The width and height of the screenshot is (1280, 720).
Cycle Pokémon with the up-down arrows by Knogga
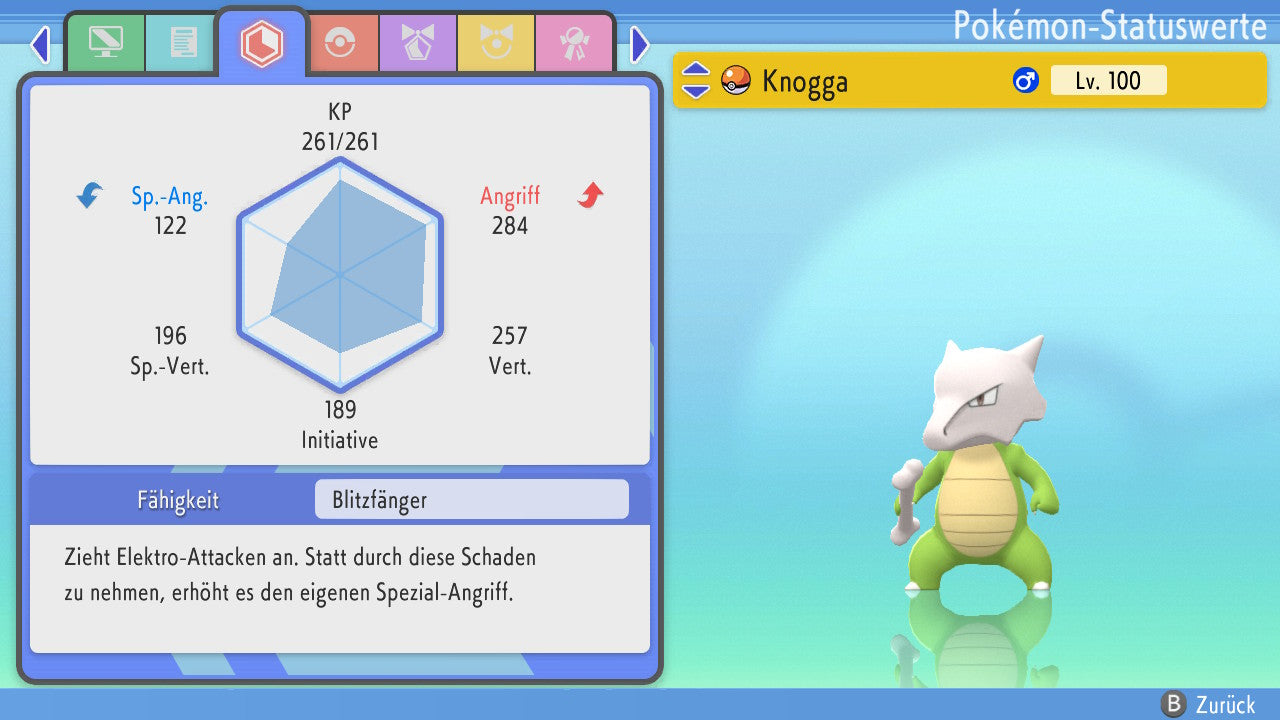pos(696,80)
